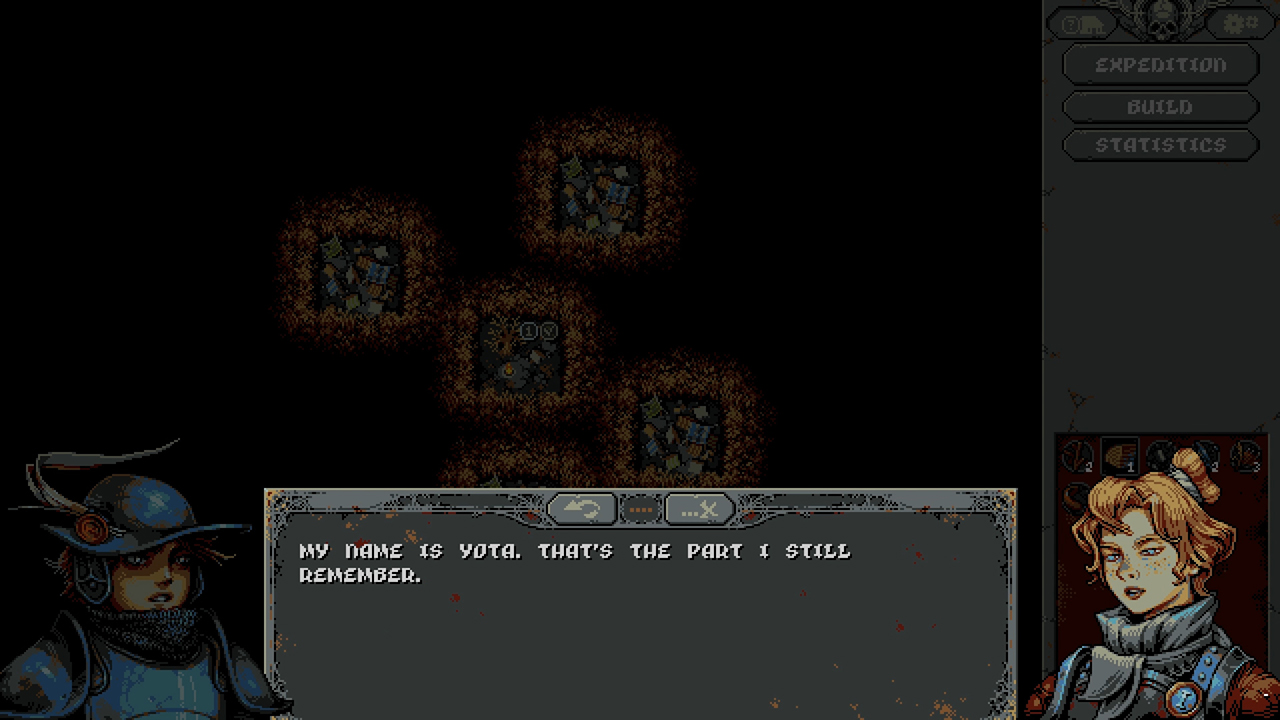
Task: Open the Statistics panel
Action: pos(1160,144)
